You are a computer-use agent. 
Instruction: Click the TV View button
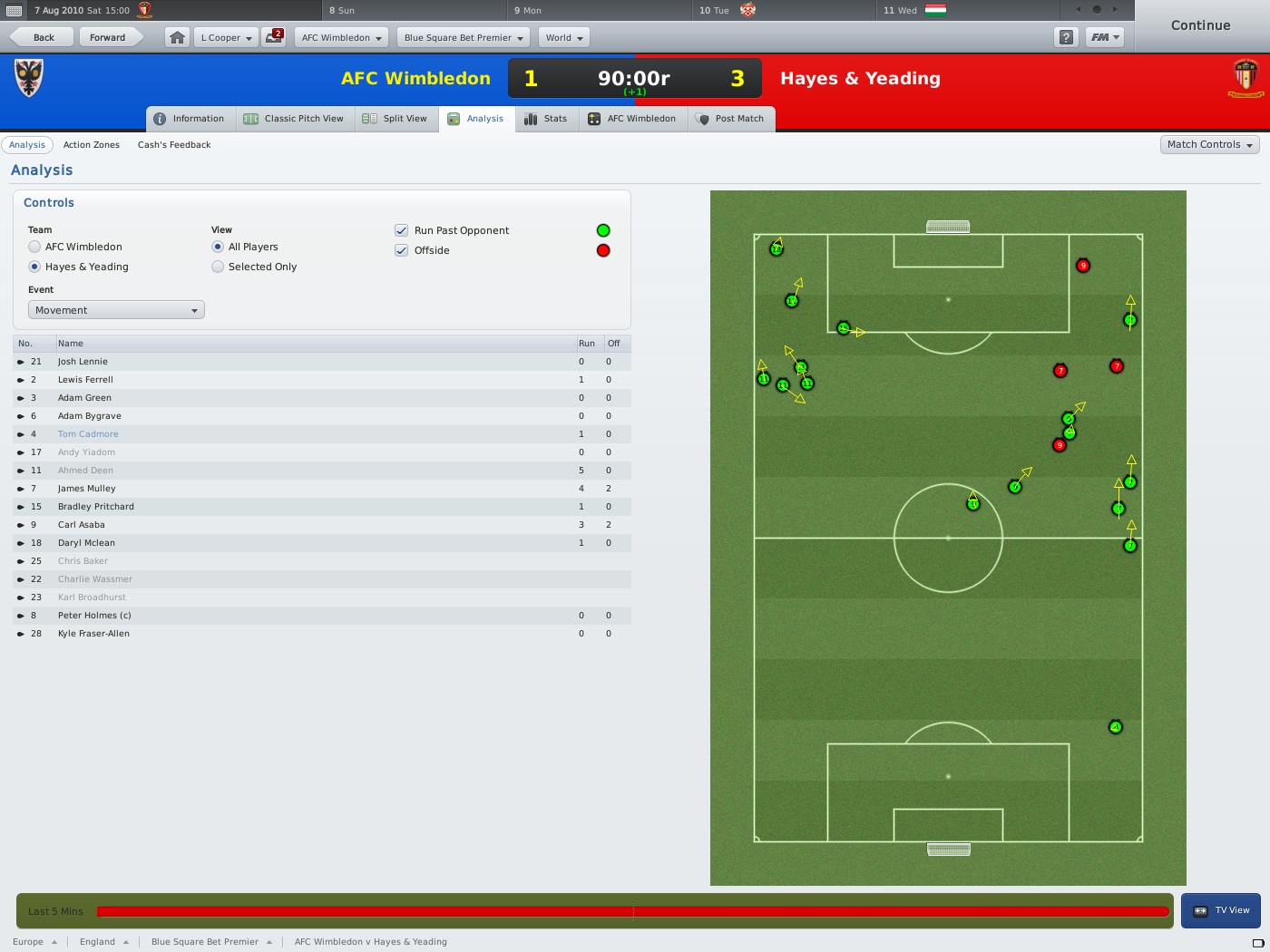pos(1221,909)
